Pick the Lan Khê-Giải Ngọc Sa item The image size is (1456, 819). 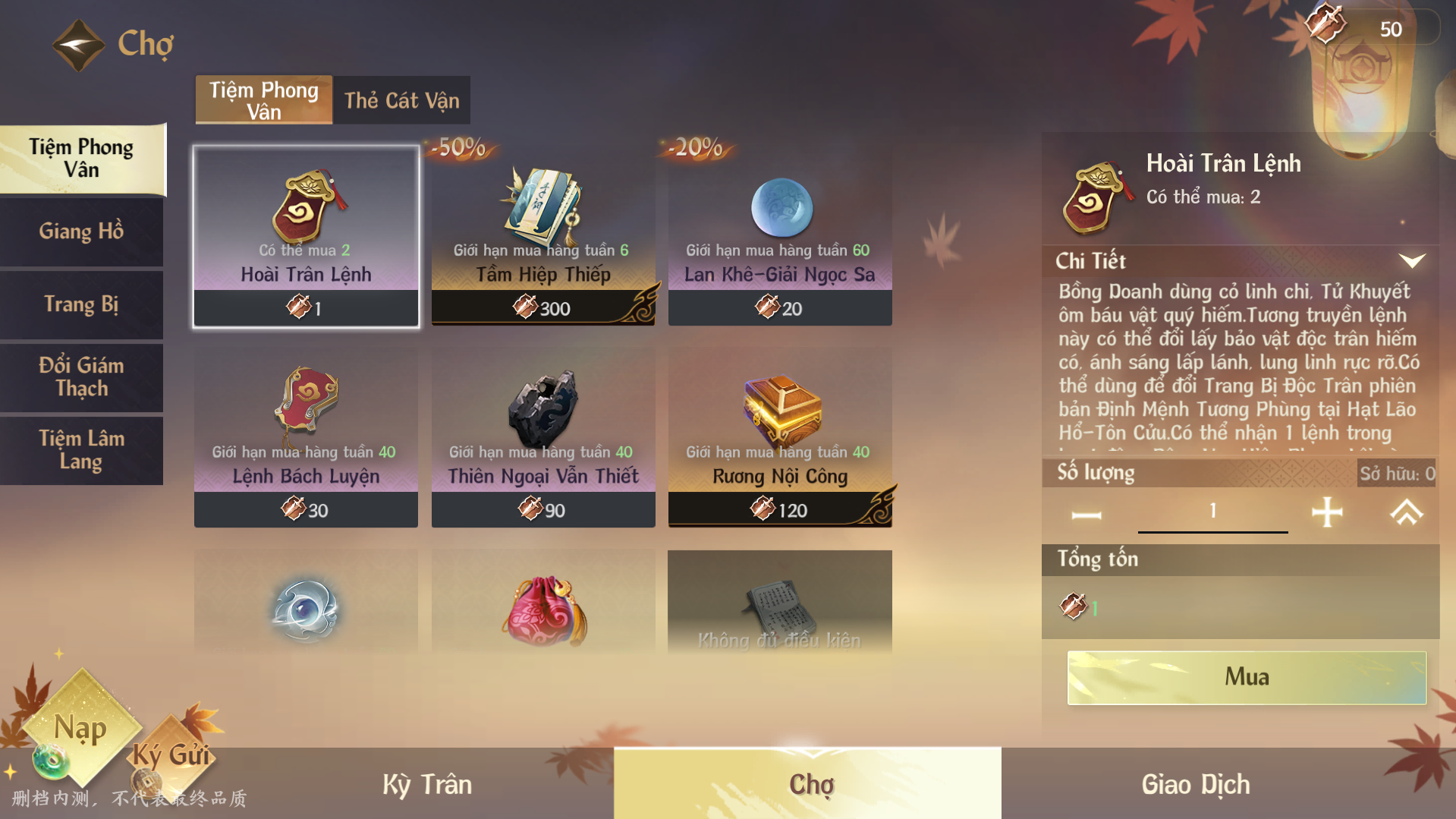780,236
